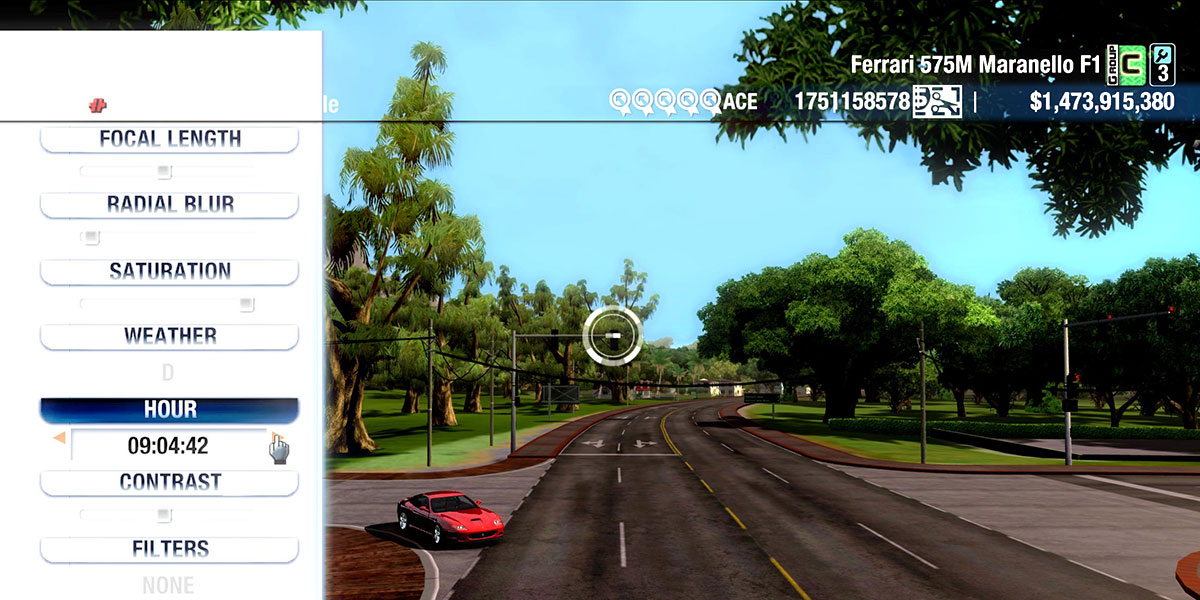Decrease the hour with the left arrow
This screenshot has height=600, width=1200.
pos(59,438)
